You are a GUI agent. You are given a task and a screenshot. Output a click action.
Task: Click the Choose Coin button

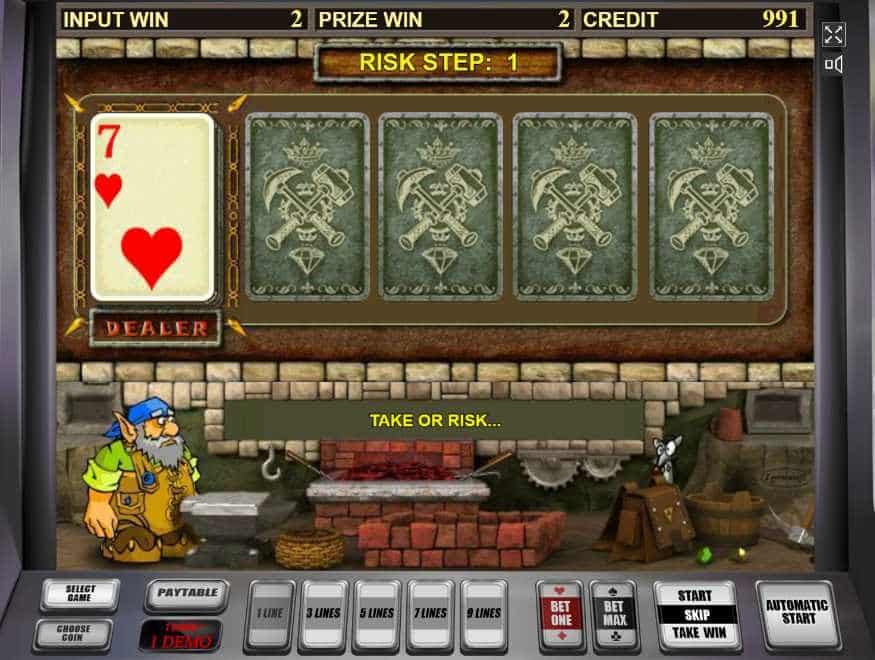pyautogui.click(x=72, y=634)
